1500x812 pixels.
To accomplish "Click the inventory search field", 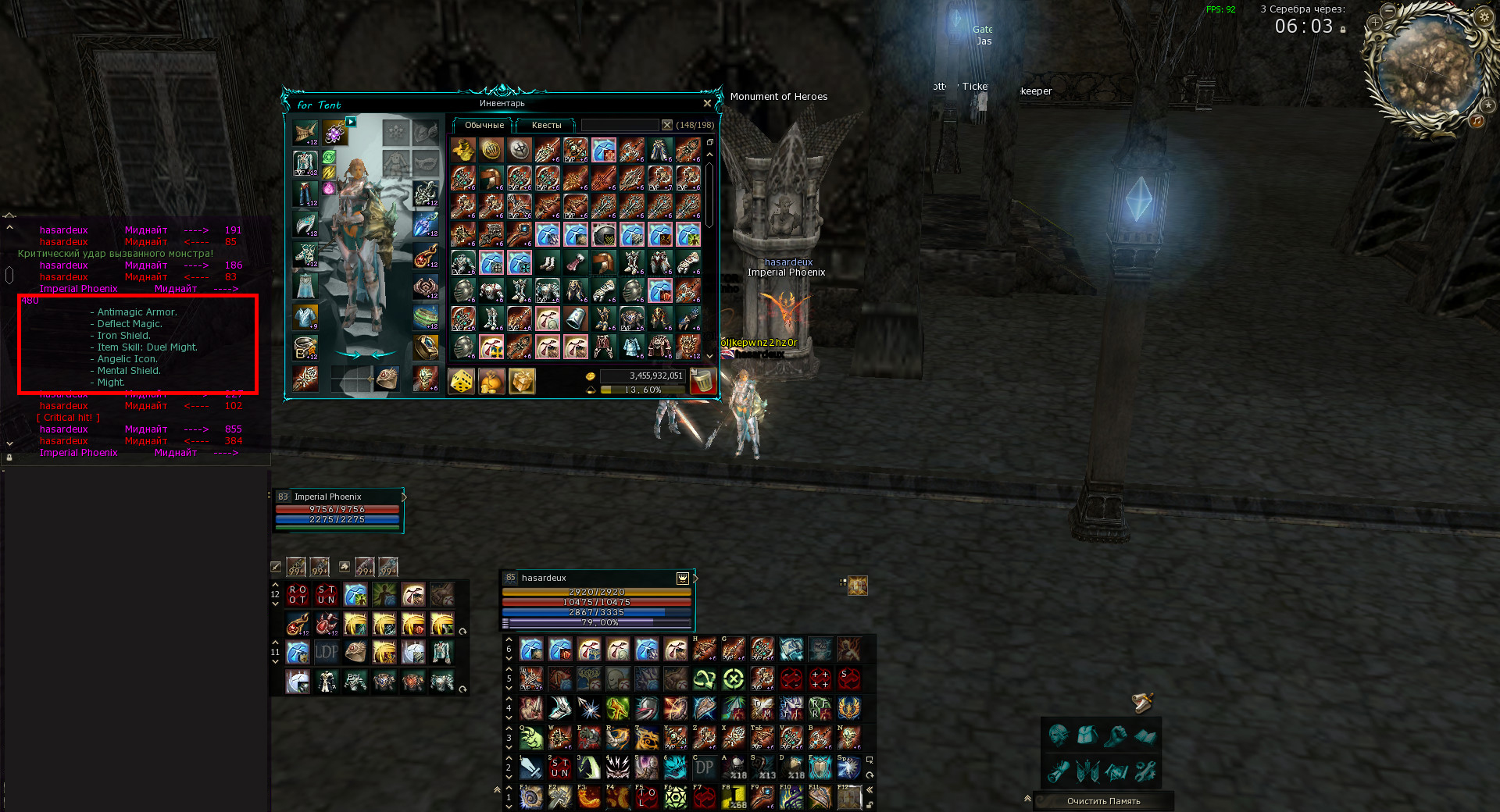I will pos(620,125).
